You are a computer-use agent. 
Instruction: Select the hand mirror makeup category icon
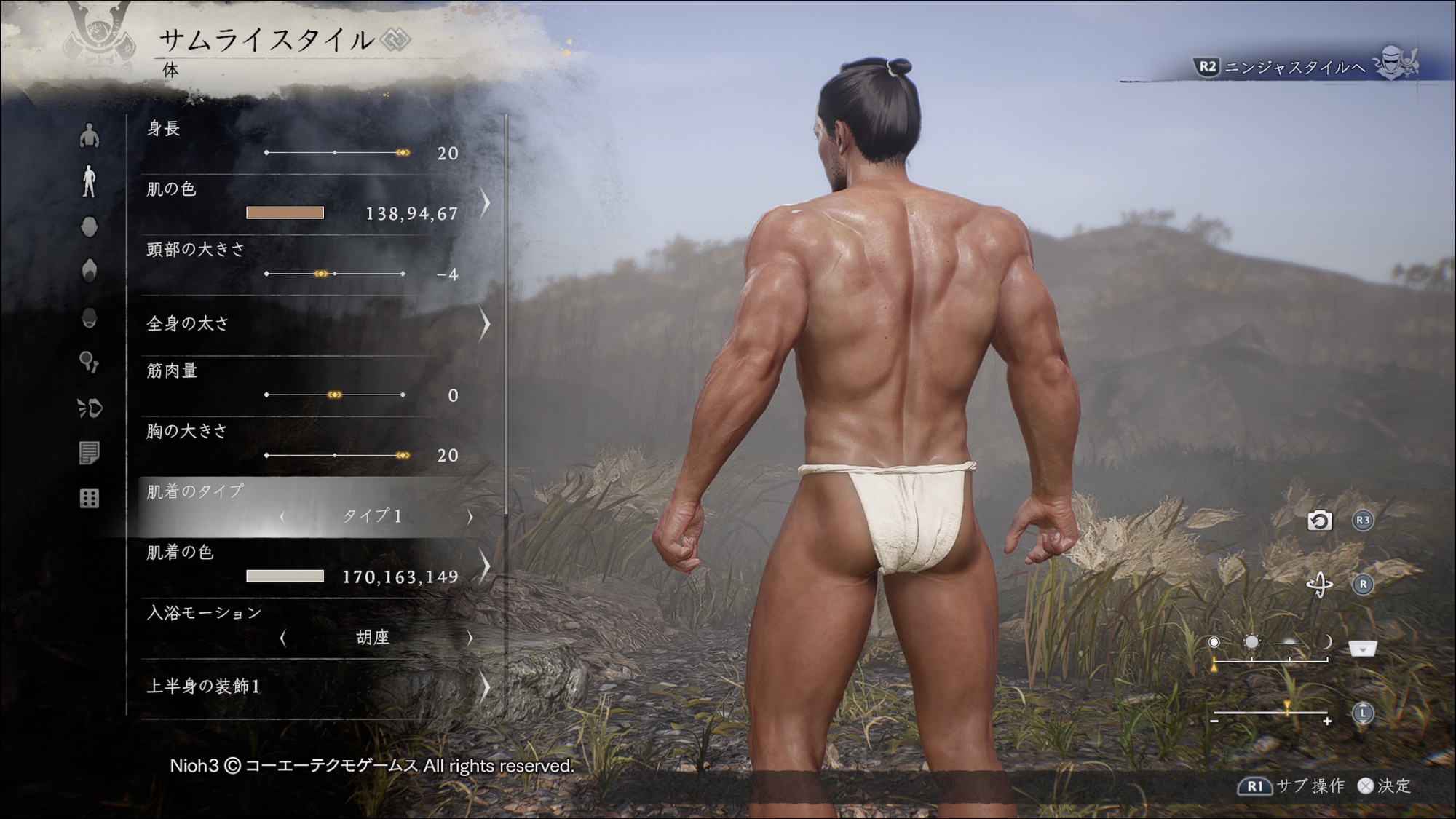coord(89,362)
